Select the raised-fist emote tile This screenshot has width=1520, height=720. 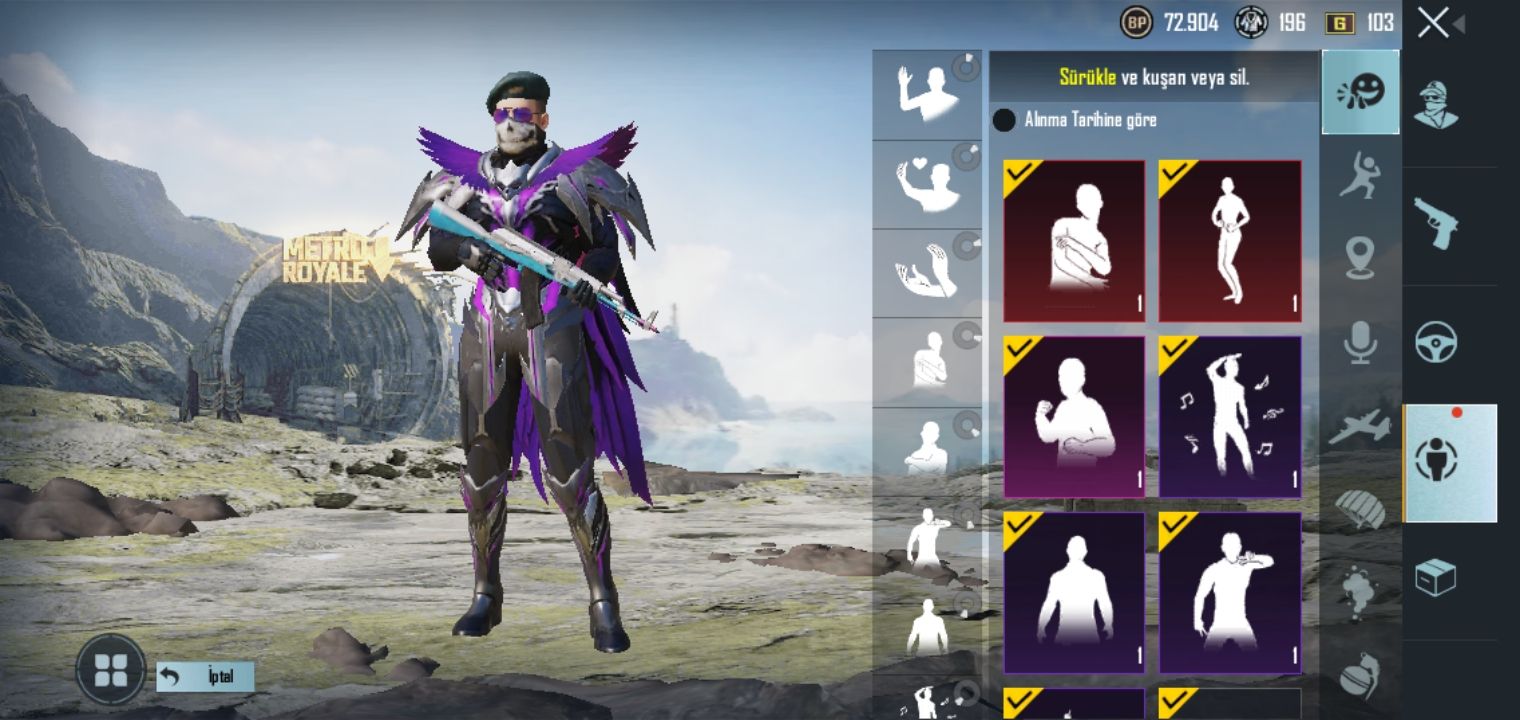click(1074, 417)
